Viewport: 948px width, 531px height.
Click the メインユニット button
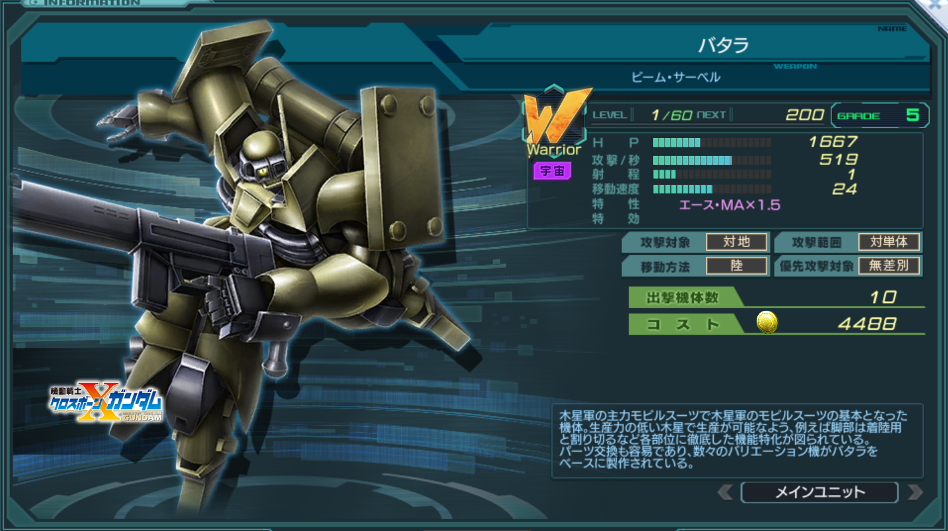[x=820, y=492]
